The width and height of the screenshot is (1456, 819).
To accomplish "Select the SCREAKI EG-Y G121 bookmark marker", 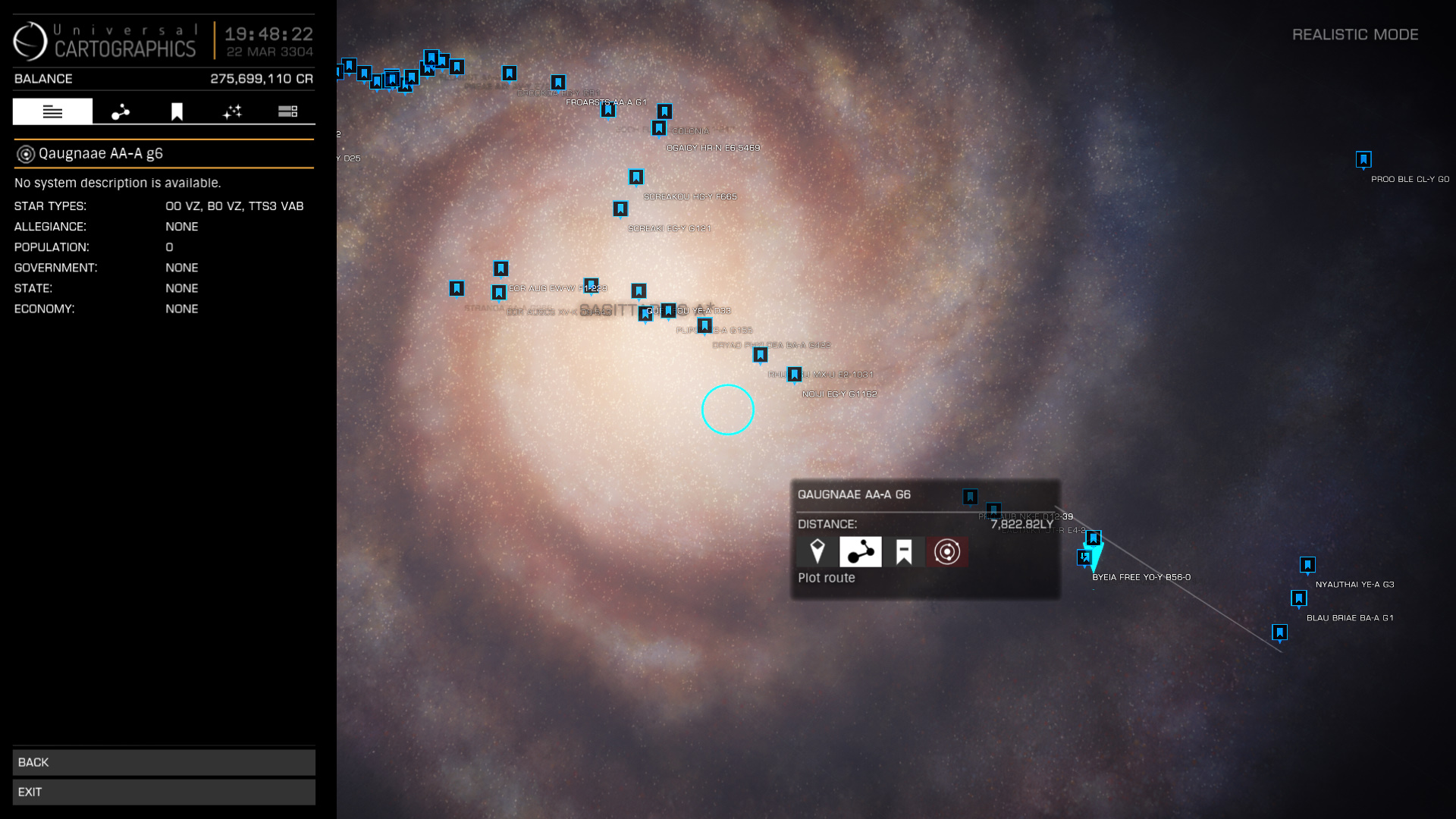I will (620, 209).
